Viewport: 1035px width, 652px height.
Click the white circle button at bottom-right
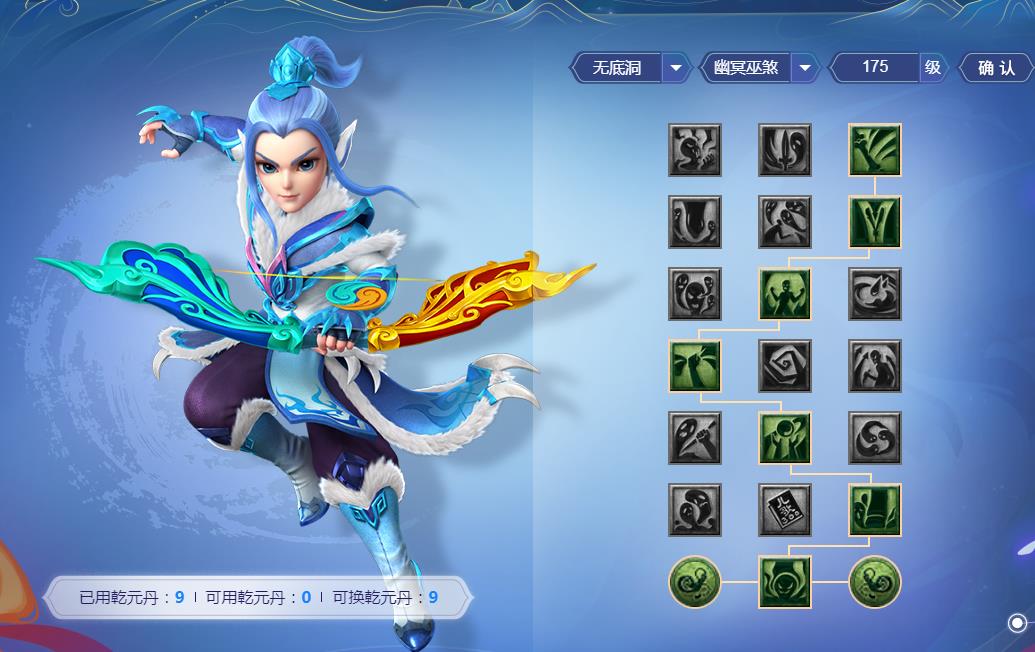pos(1016,623)
